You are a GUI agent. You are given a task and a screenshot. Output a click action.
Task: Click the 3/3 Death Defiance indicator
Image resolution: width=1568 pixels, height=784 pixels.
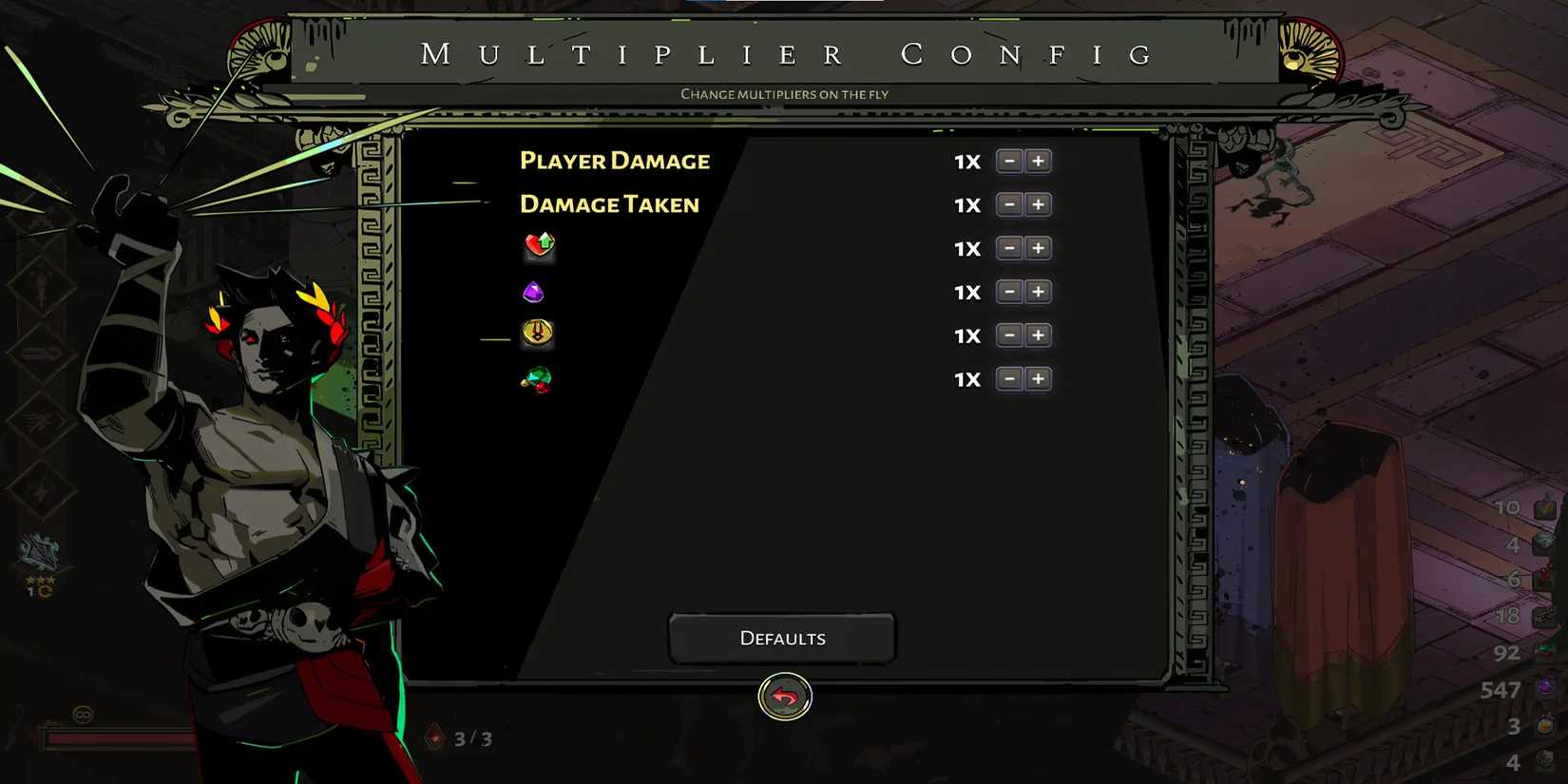coord(456,737)
